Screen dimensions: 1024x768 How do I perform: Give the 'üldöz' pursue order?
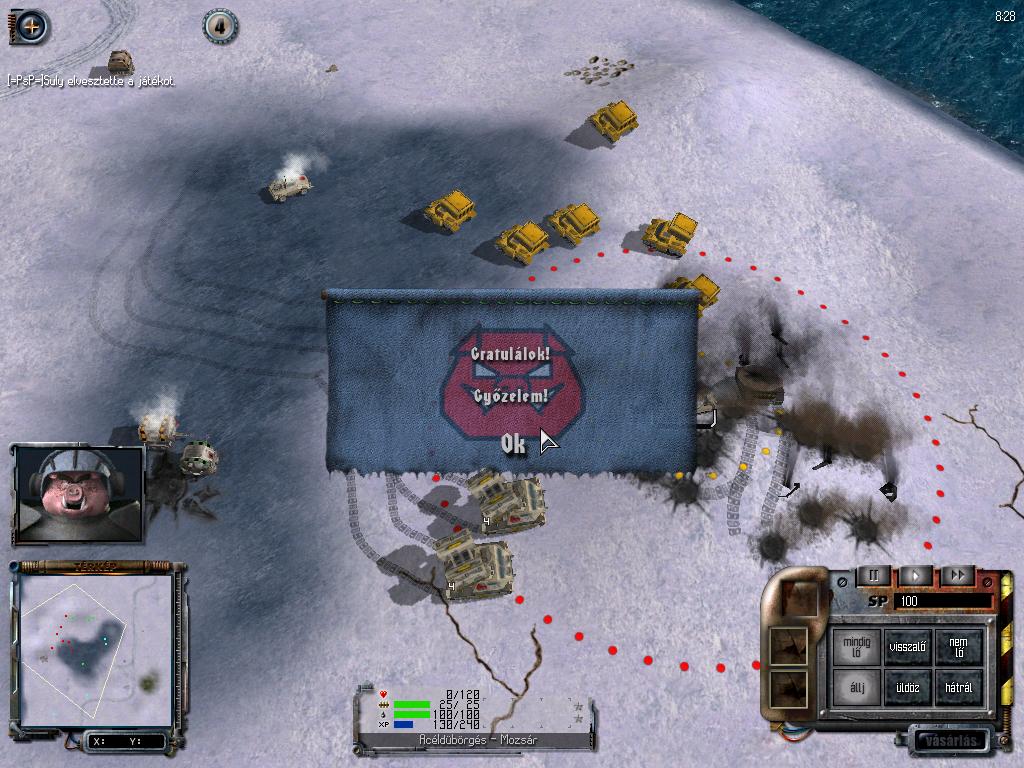(x=908, y=687)
